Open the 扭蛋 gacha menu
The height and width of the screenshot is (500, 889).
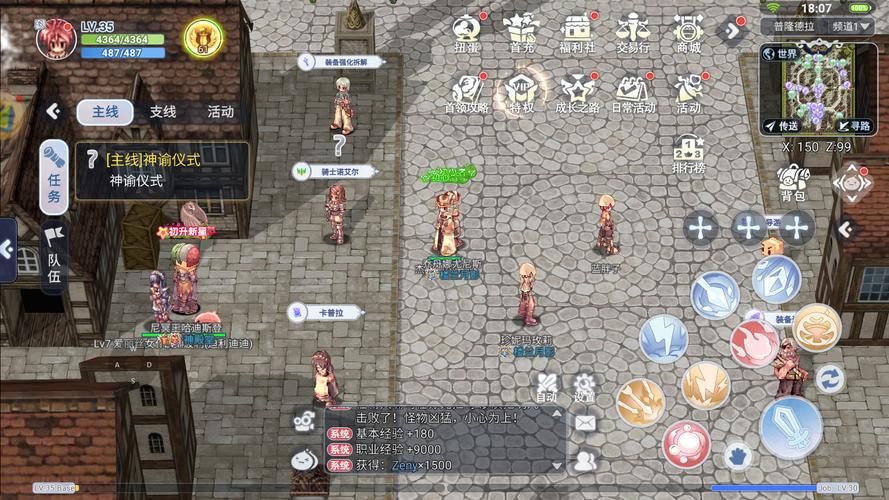point(467,31)
